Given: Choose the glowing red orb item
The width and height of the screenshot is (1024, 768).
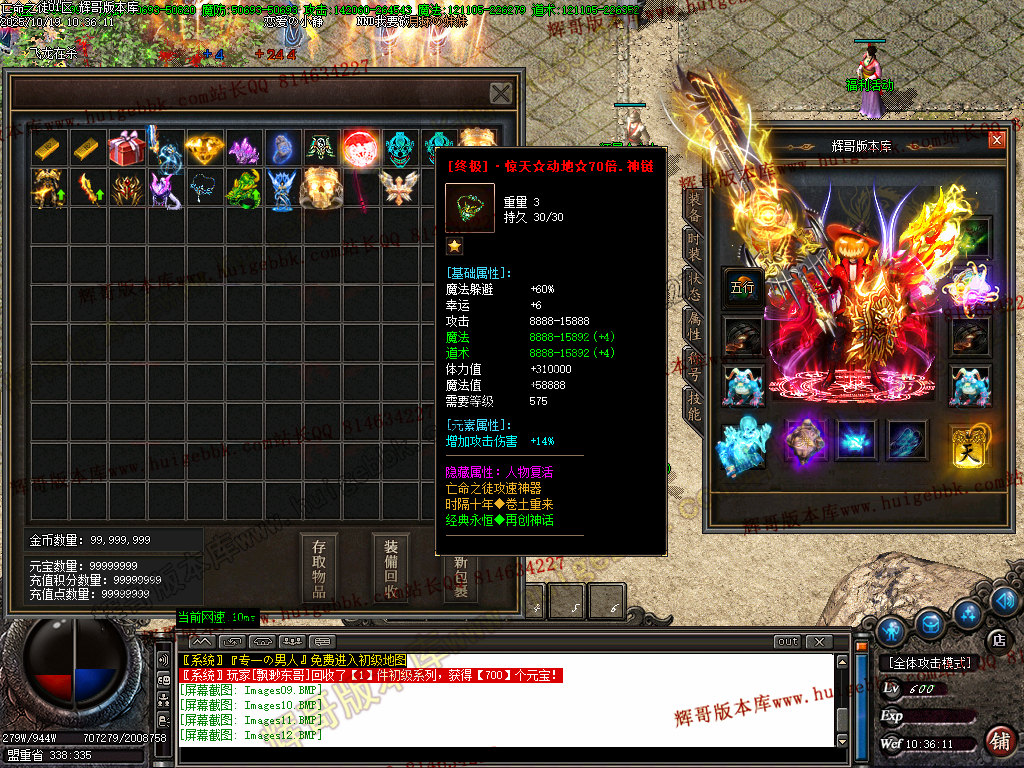Looking at the screenshot, I should coord(360,148).
